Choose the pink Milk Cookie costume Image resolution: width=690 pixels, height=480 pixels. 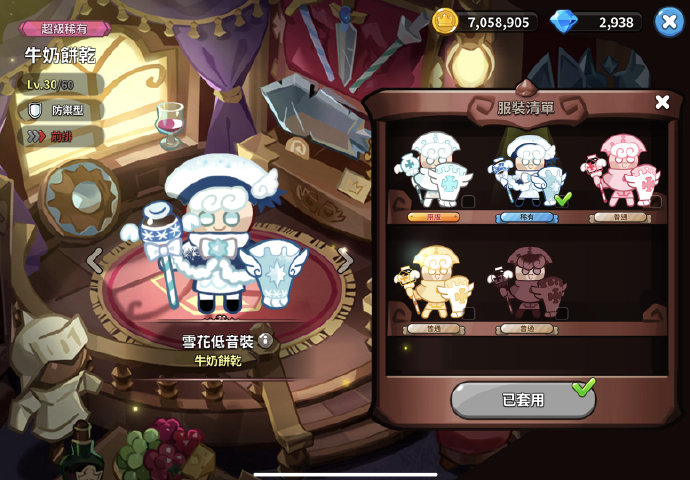click(x=621, y=171)
